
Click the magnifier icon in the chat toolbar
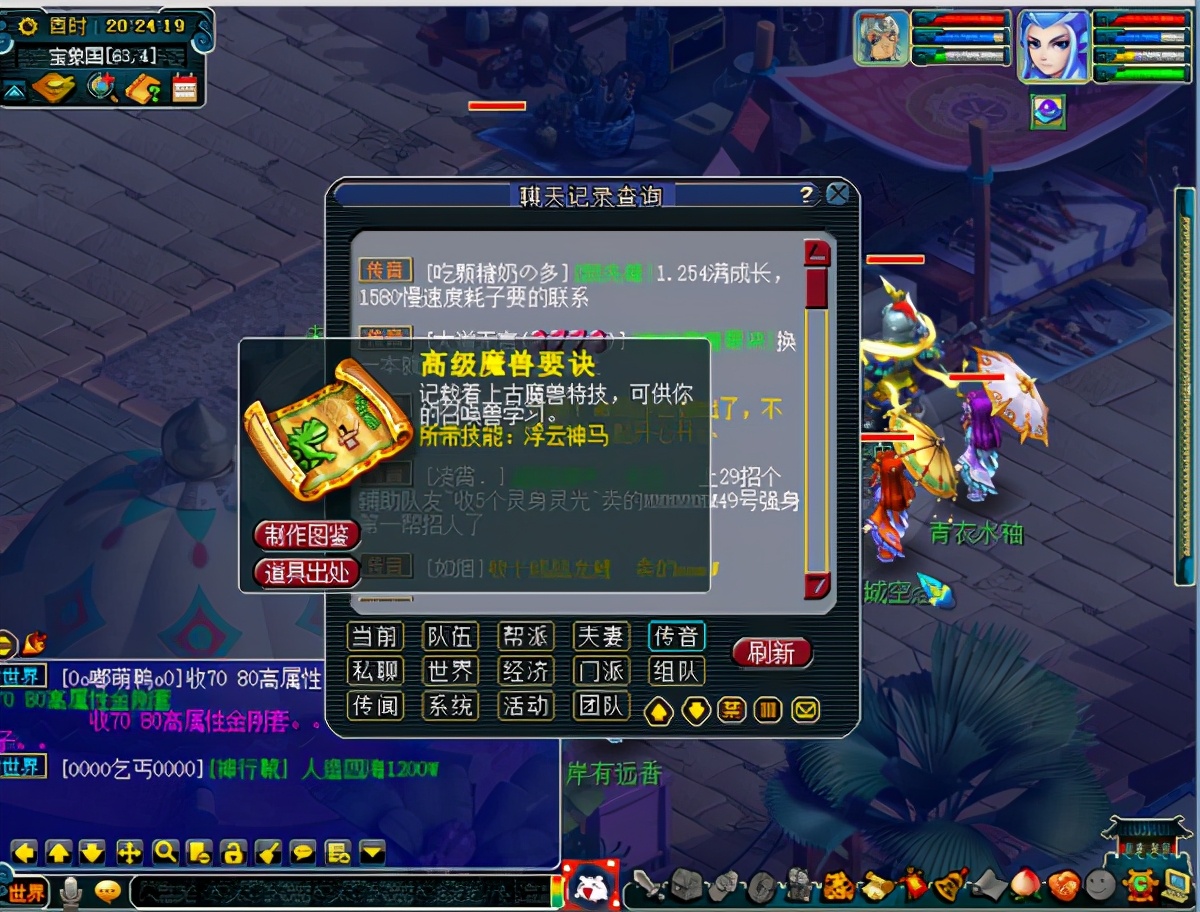click(x=165, y=852)
